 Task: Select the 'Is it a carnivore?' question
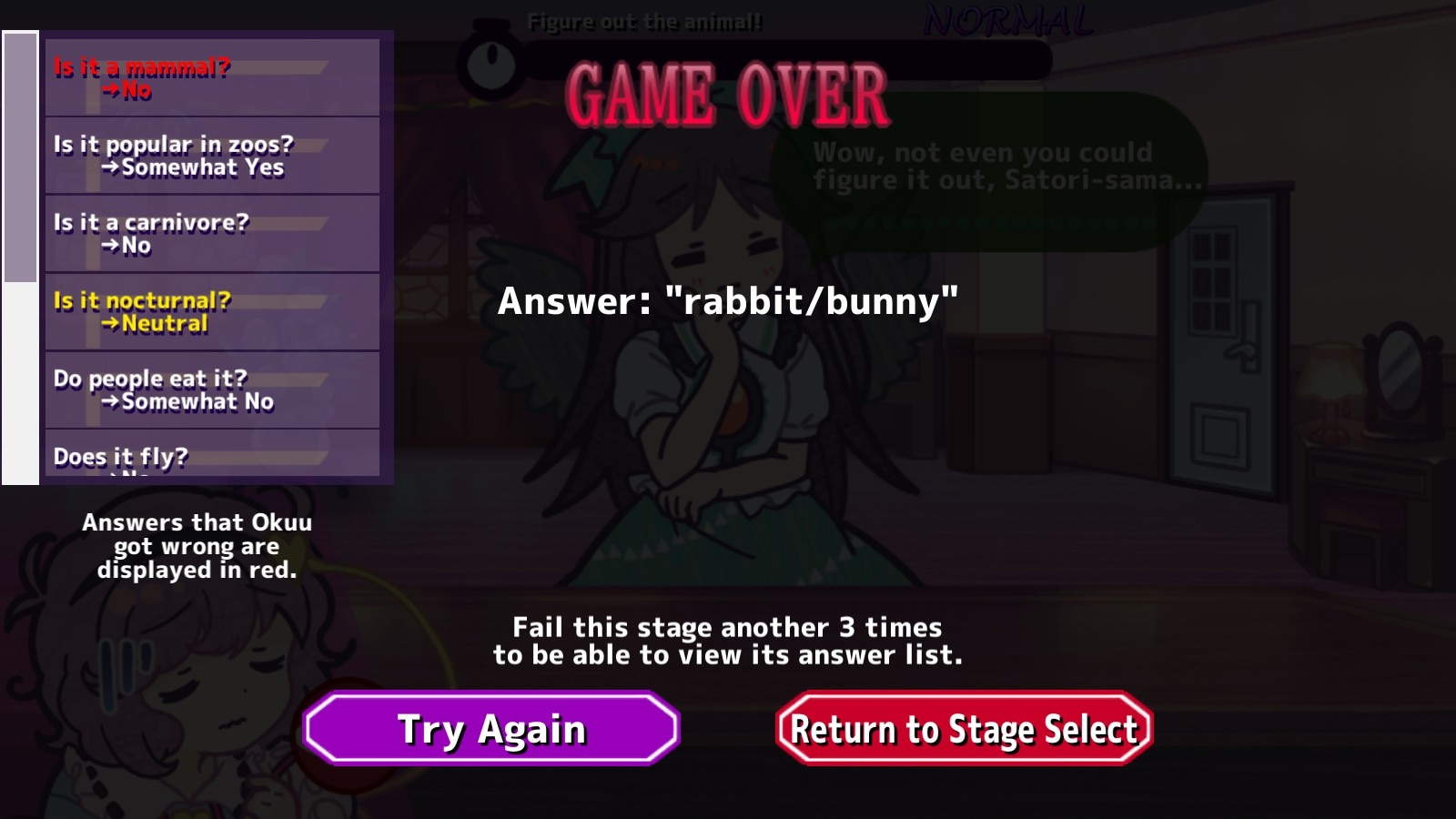coord(211,234)
